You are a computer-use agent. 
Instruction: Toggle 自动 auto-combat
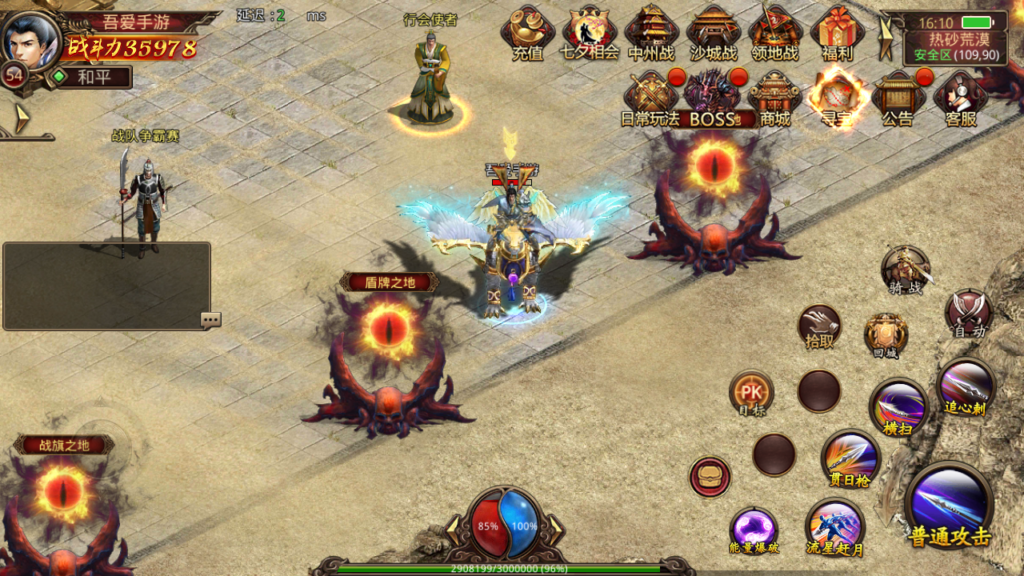967,313
